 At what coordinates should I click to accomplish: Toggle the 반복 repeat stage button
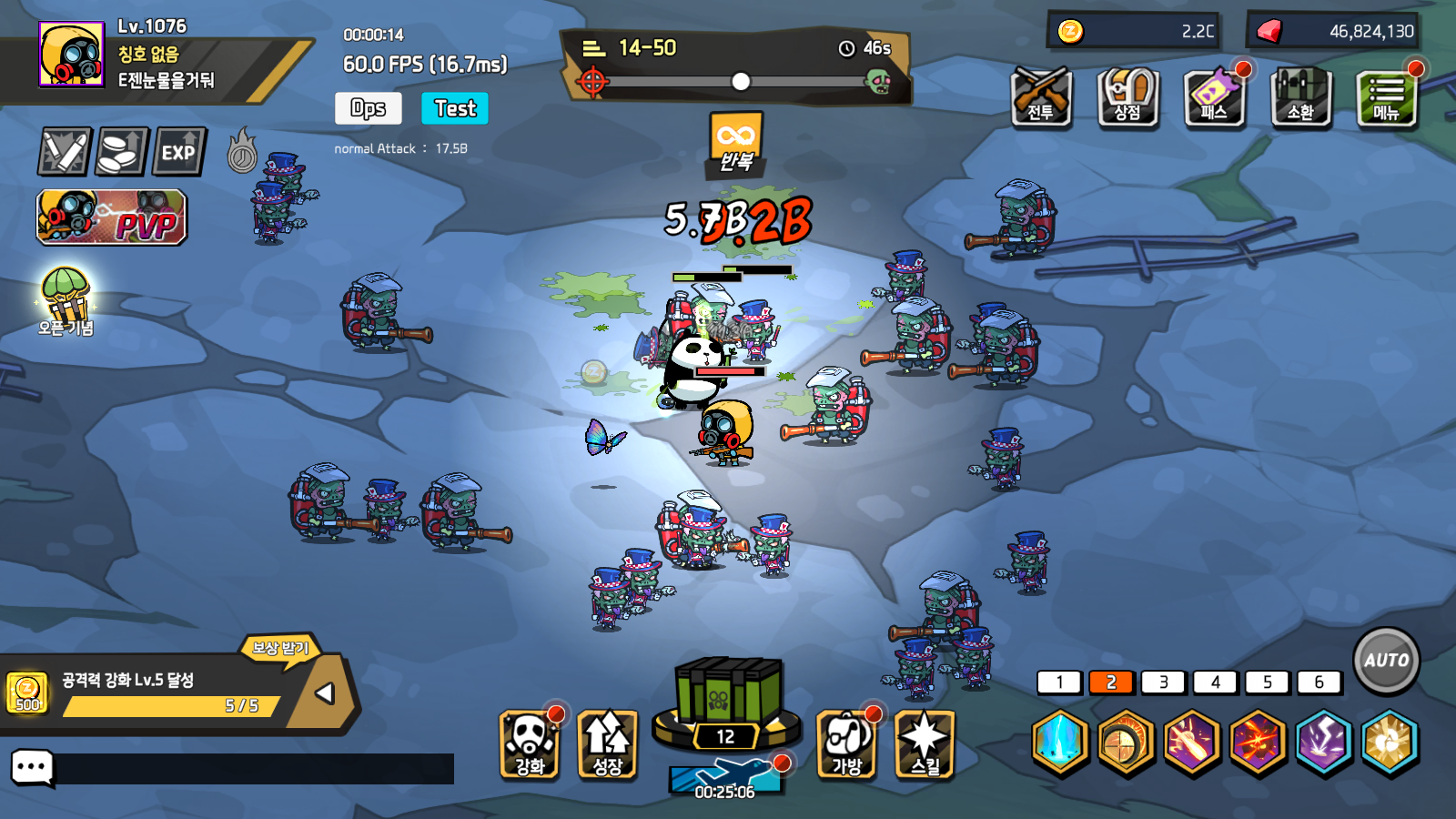click(735, 144)
